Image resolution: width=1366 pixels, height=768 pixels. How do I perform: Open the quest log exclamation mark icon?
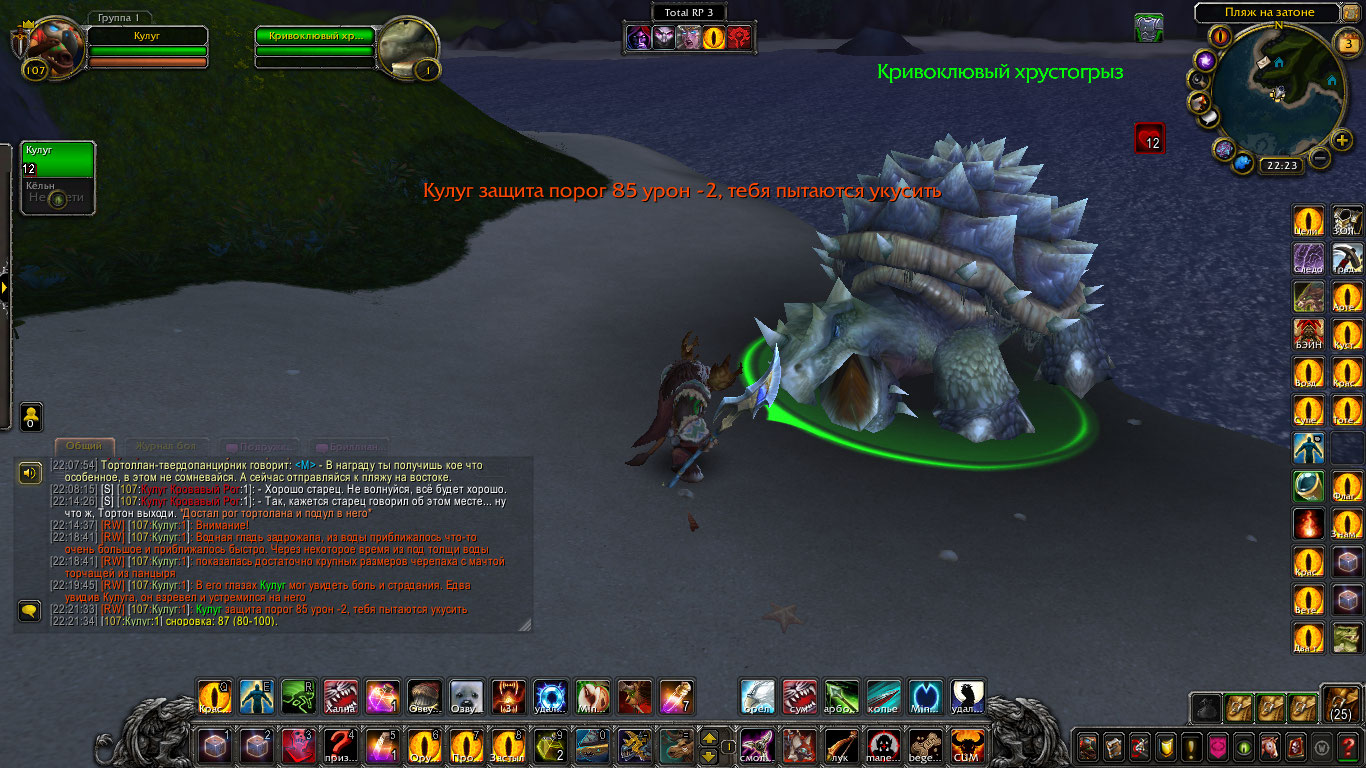pyautogui.click(x=1189, y=746)
